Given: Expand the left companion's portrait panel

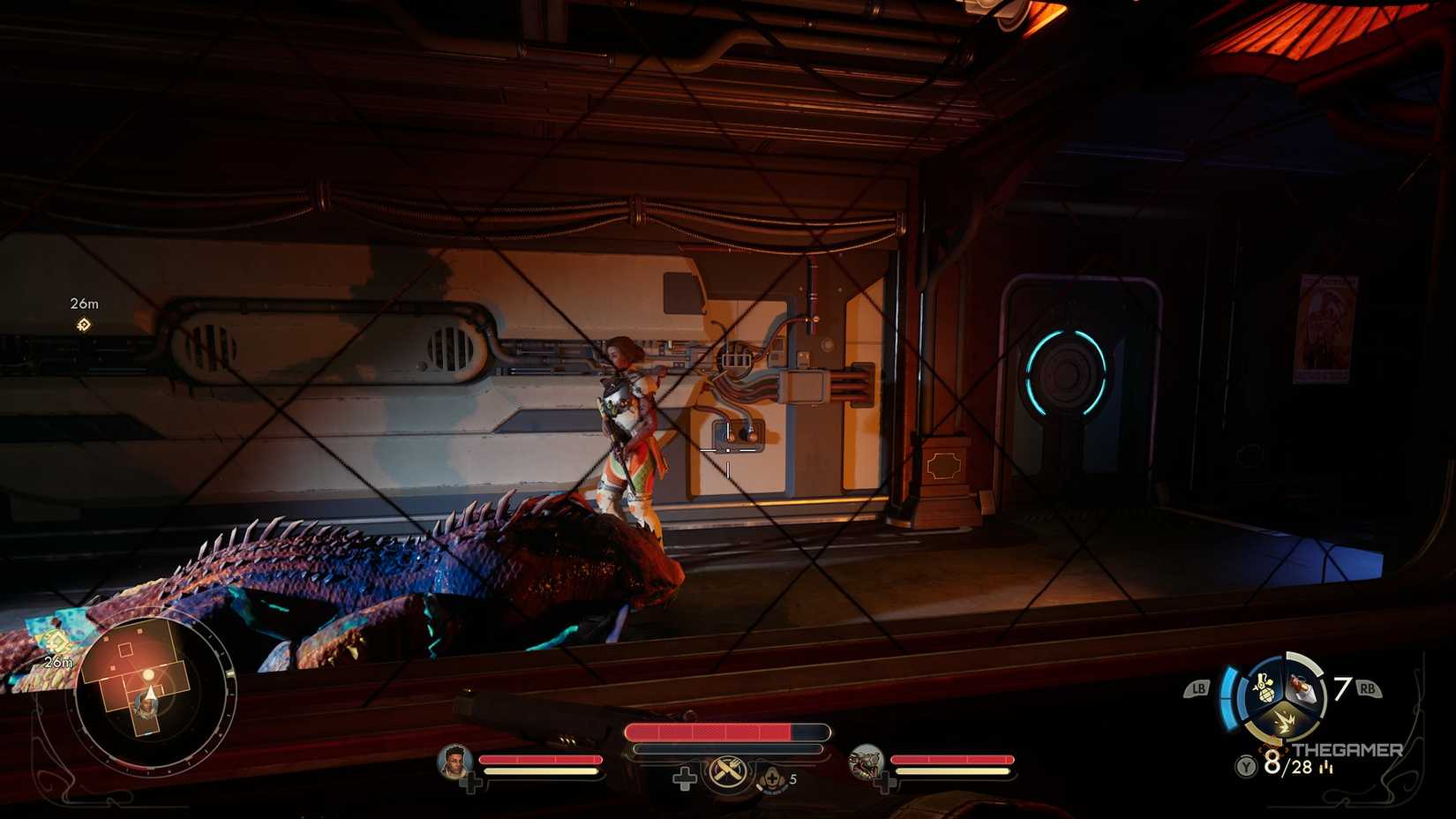Looking at the screenshot, I should 454,763.
